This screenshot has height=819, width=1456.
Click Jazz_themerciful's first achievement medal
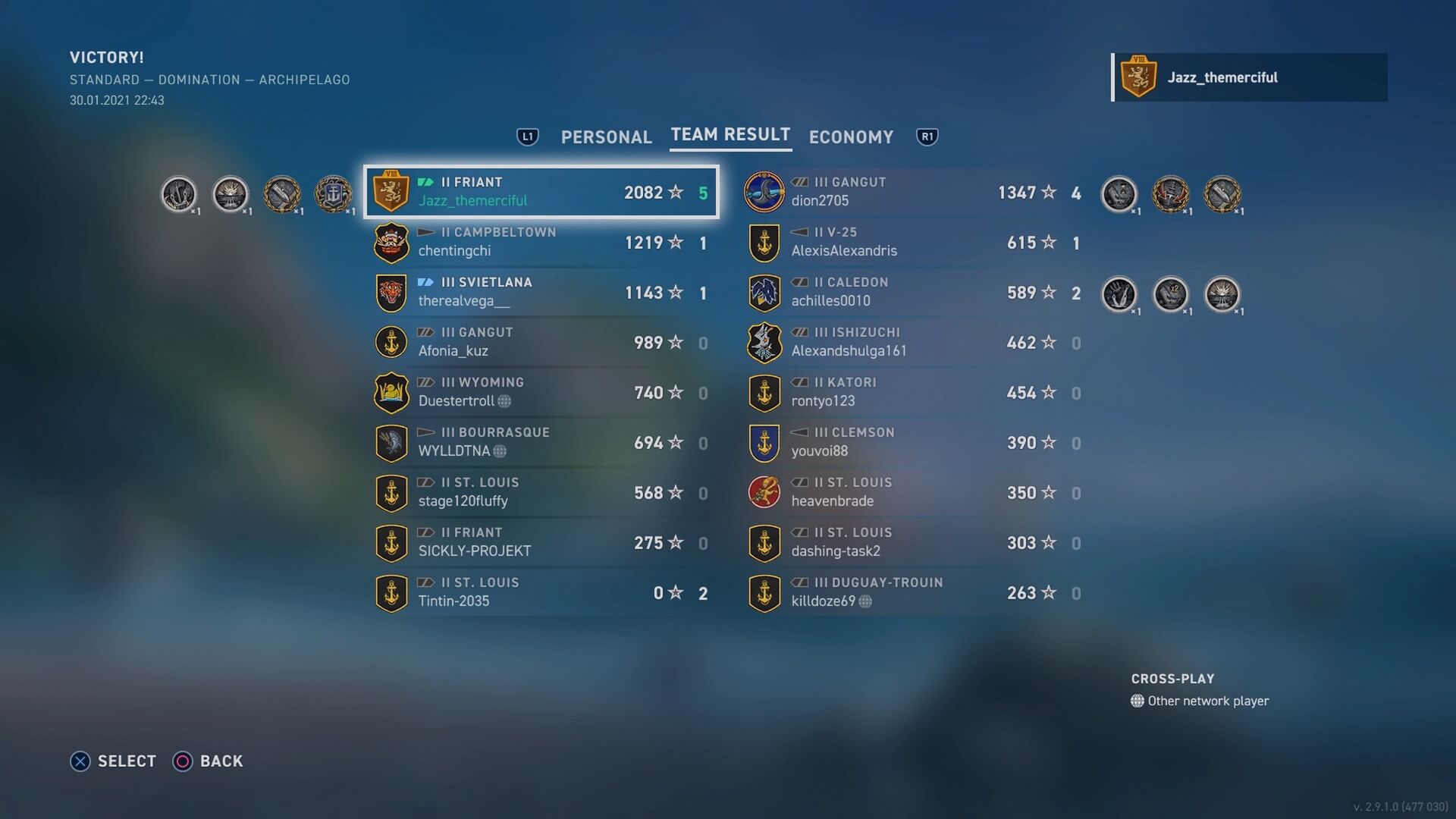coord(180,193)
